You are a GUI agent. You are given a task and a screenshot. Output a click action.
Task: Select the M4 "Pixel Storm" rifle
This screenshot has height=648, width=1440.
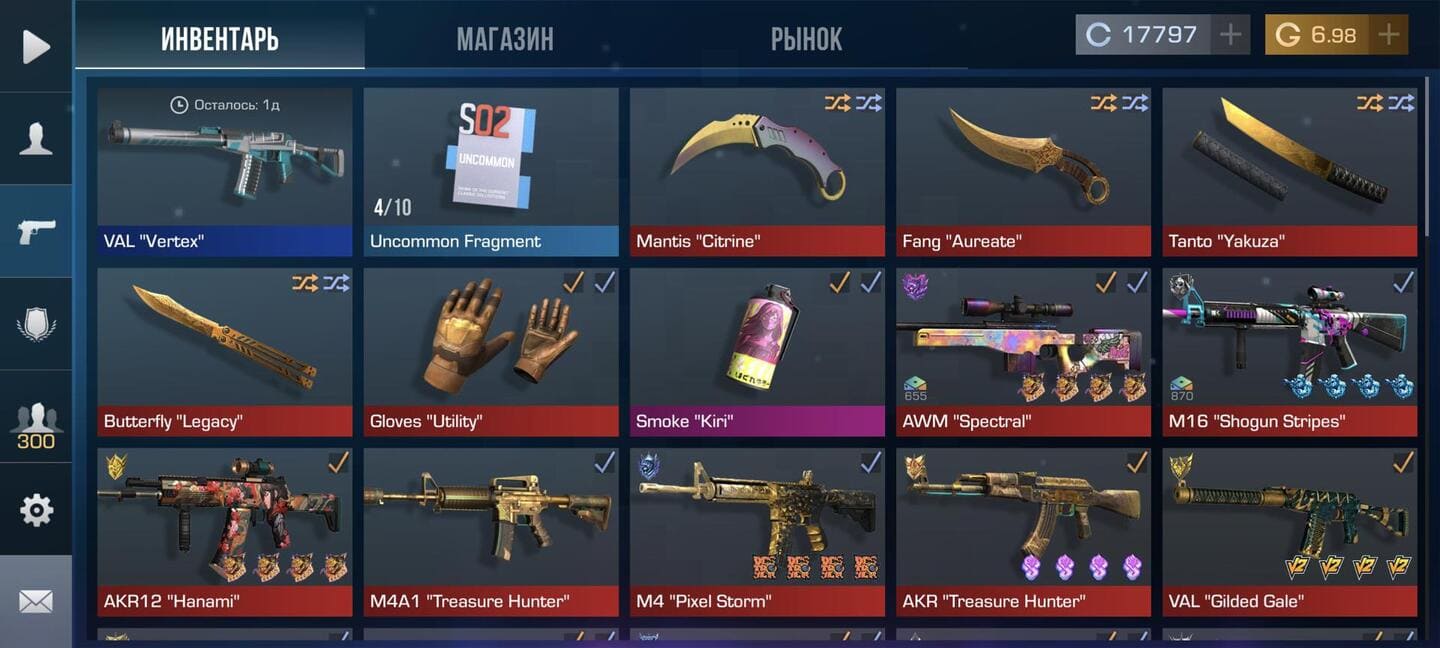[x=757, y=530]
